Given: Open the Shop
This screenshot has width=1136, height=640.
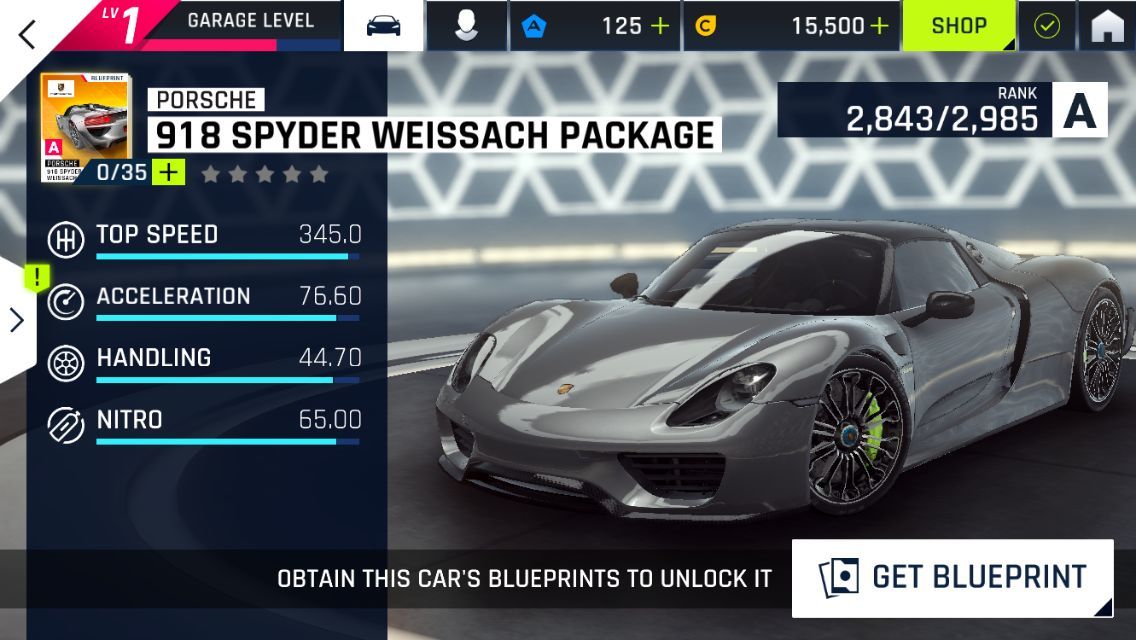Looking at the screenshot, I should 959,26.
